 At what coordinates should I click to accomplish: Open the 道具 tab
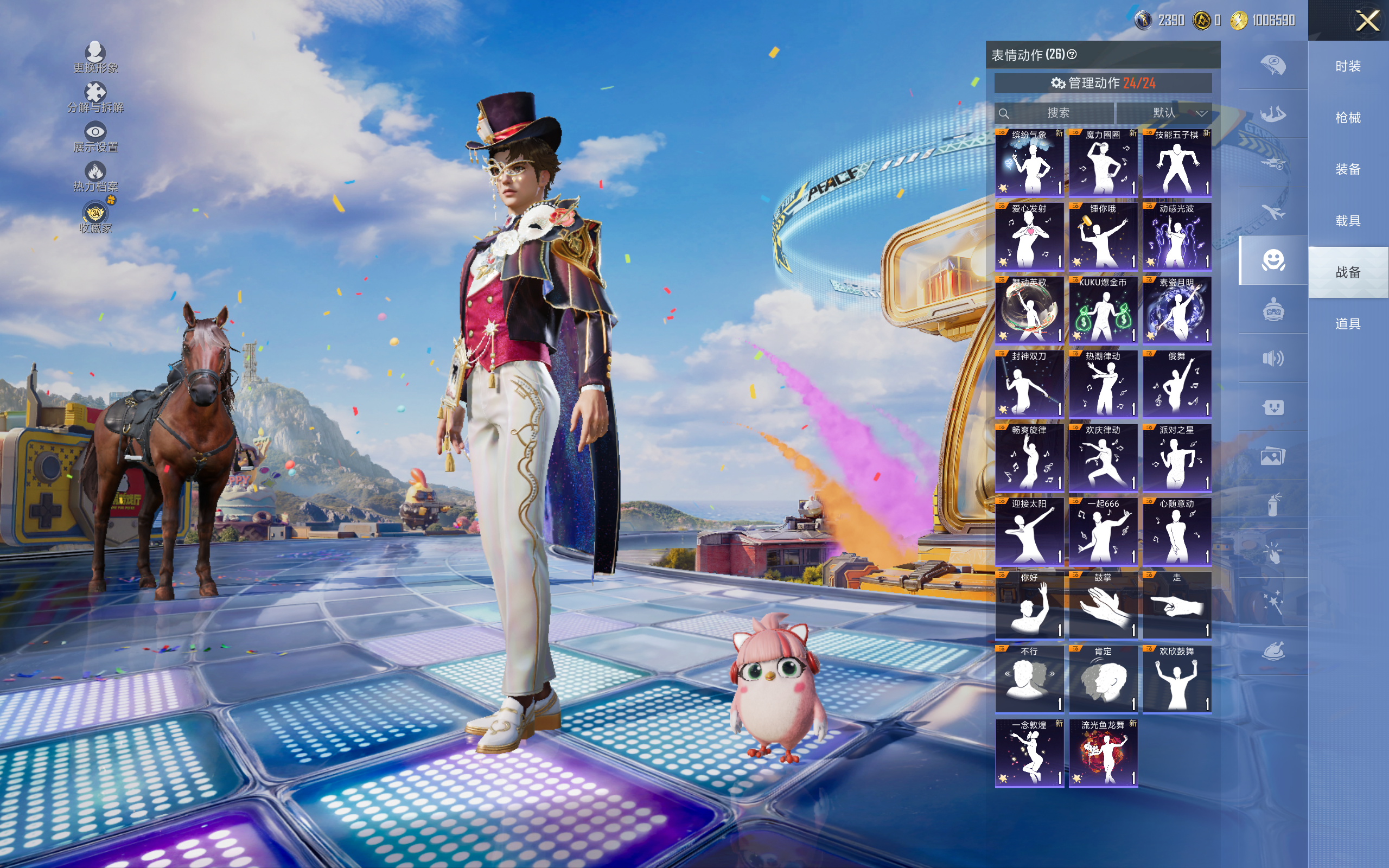1348,324
